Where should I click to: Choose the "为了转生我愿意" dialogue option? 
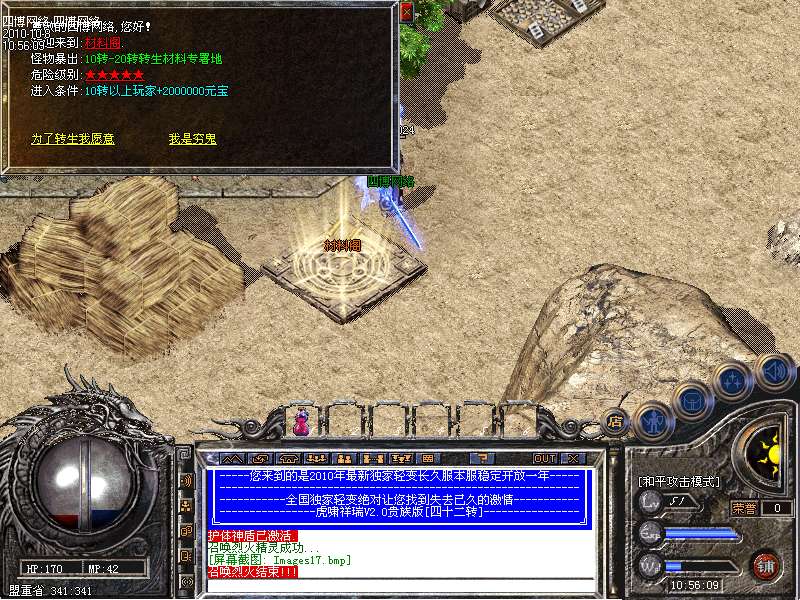tap(72, 139)
